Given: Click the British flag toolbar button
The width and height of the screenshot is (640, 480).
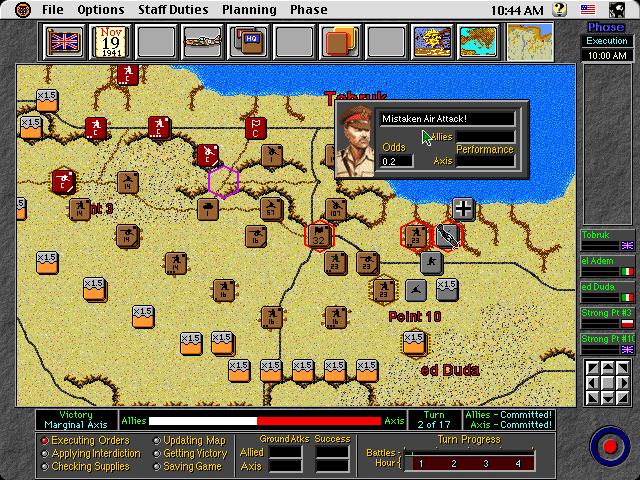Looking at the screenshot, I should coord(64,43).
